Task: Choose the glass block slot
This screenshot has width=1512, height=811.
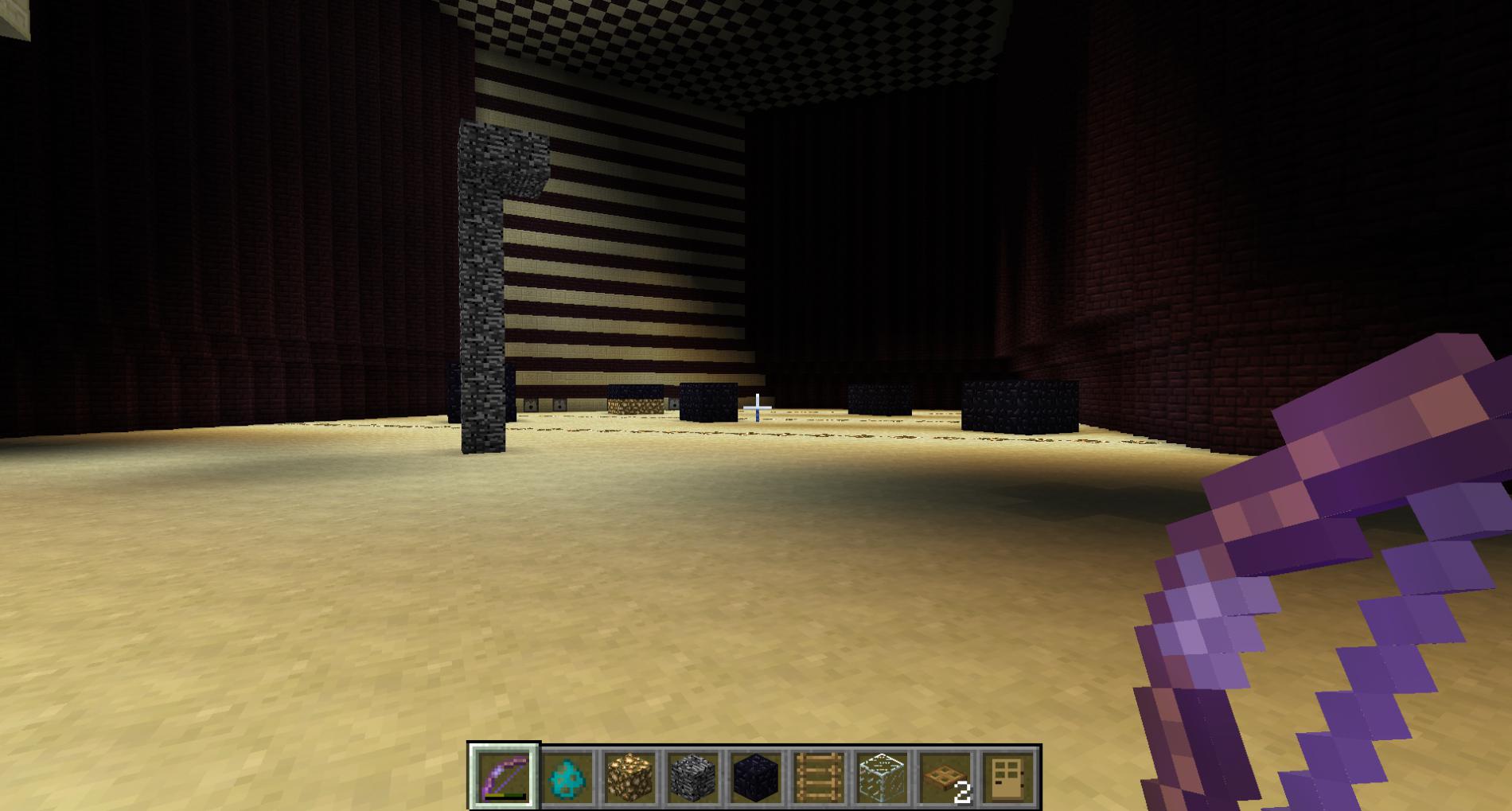Action: (882, 777)
